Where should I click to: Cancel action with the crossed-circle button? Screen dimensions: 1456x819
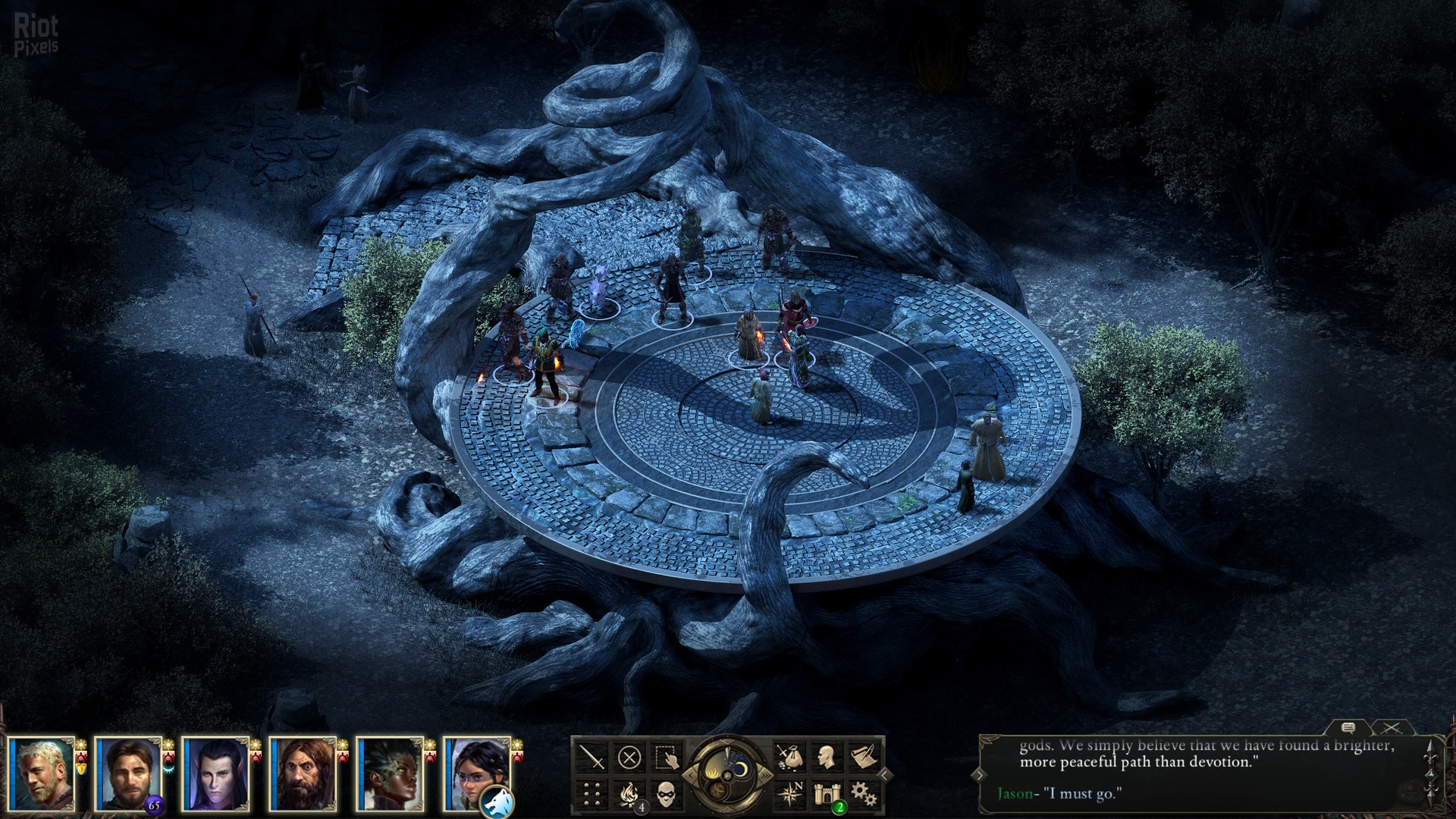pos(629,757)
